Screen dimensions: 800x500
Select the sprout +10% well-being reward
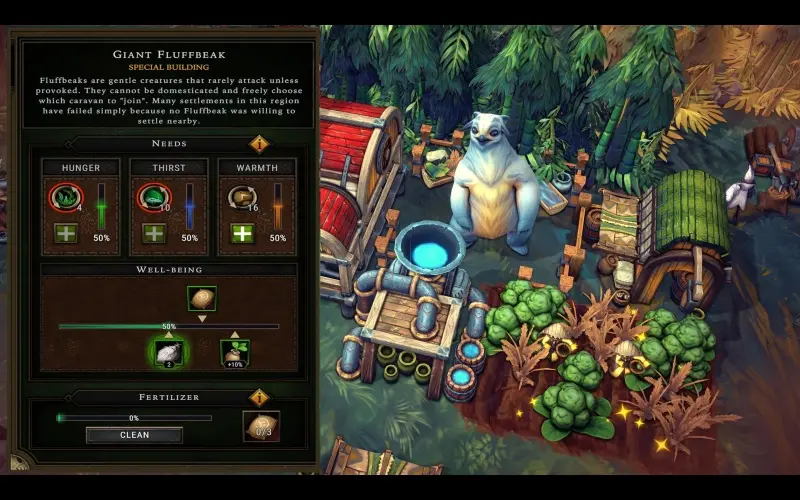click(235, 352)
